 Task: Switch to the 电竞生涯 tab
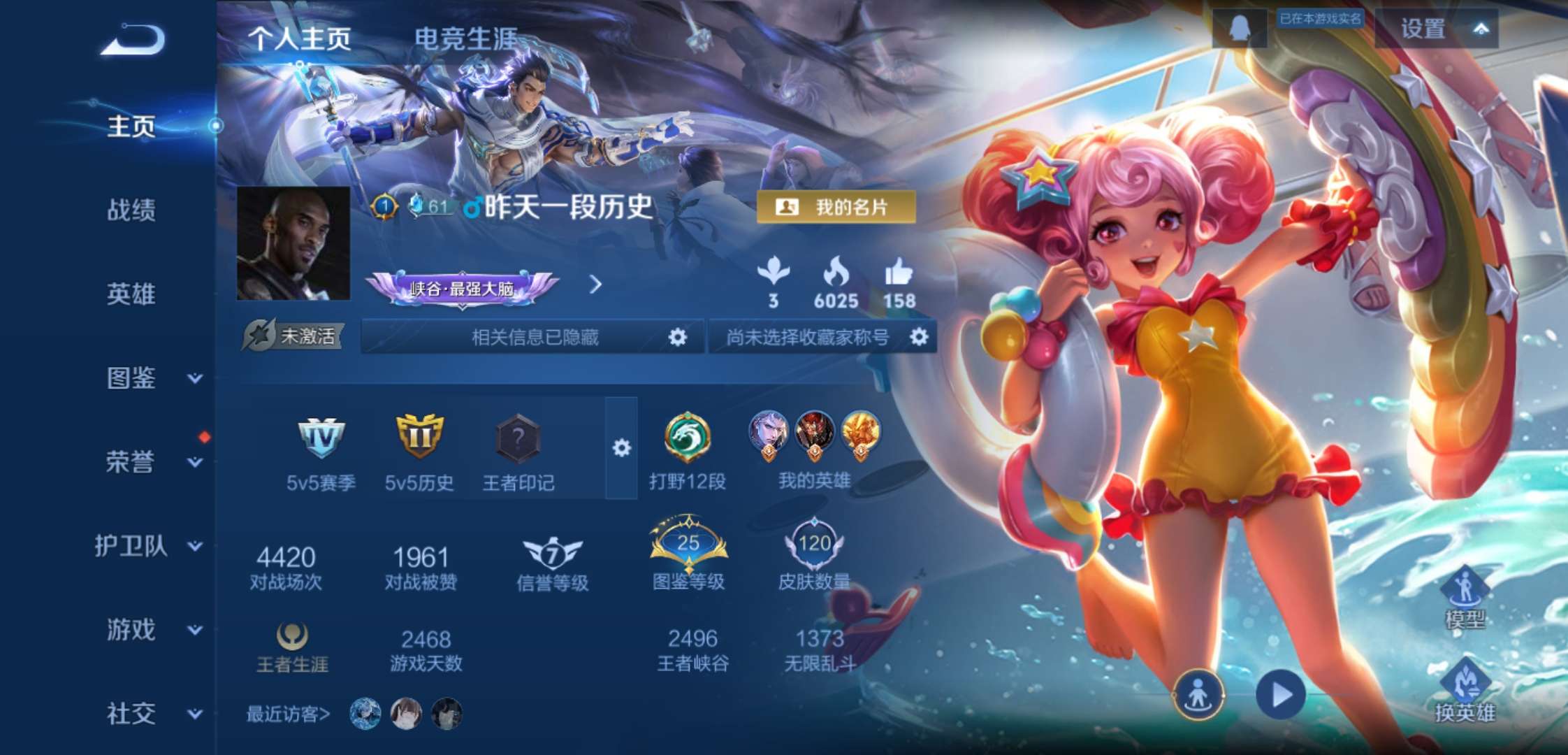point(464,40)
